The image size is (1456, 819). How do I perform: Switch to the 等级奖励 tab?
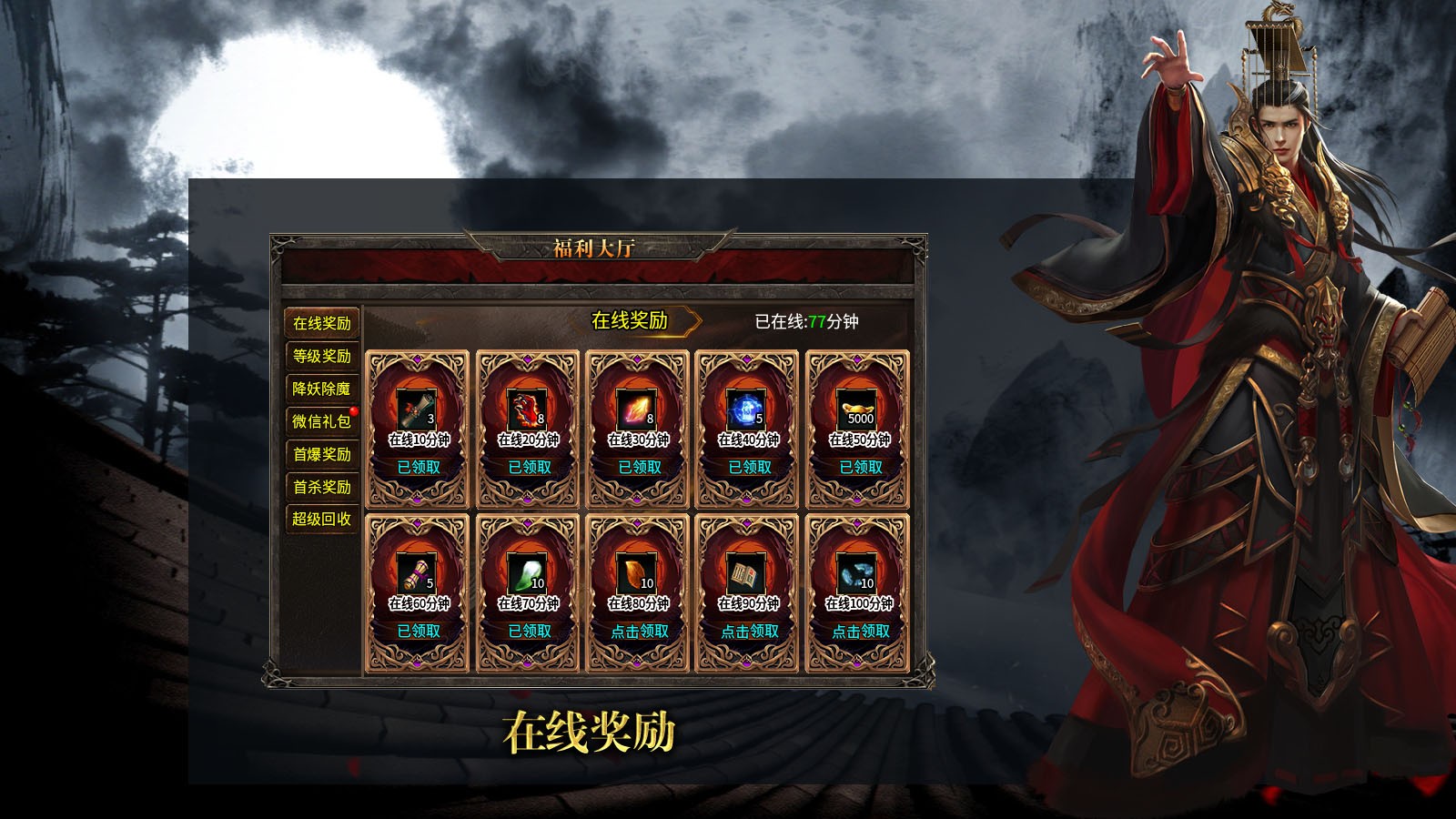click(x=320, y=356)
